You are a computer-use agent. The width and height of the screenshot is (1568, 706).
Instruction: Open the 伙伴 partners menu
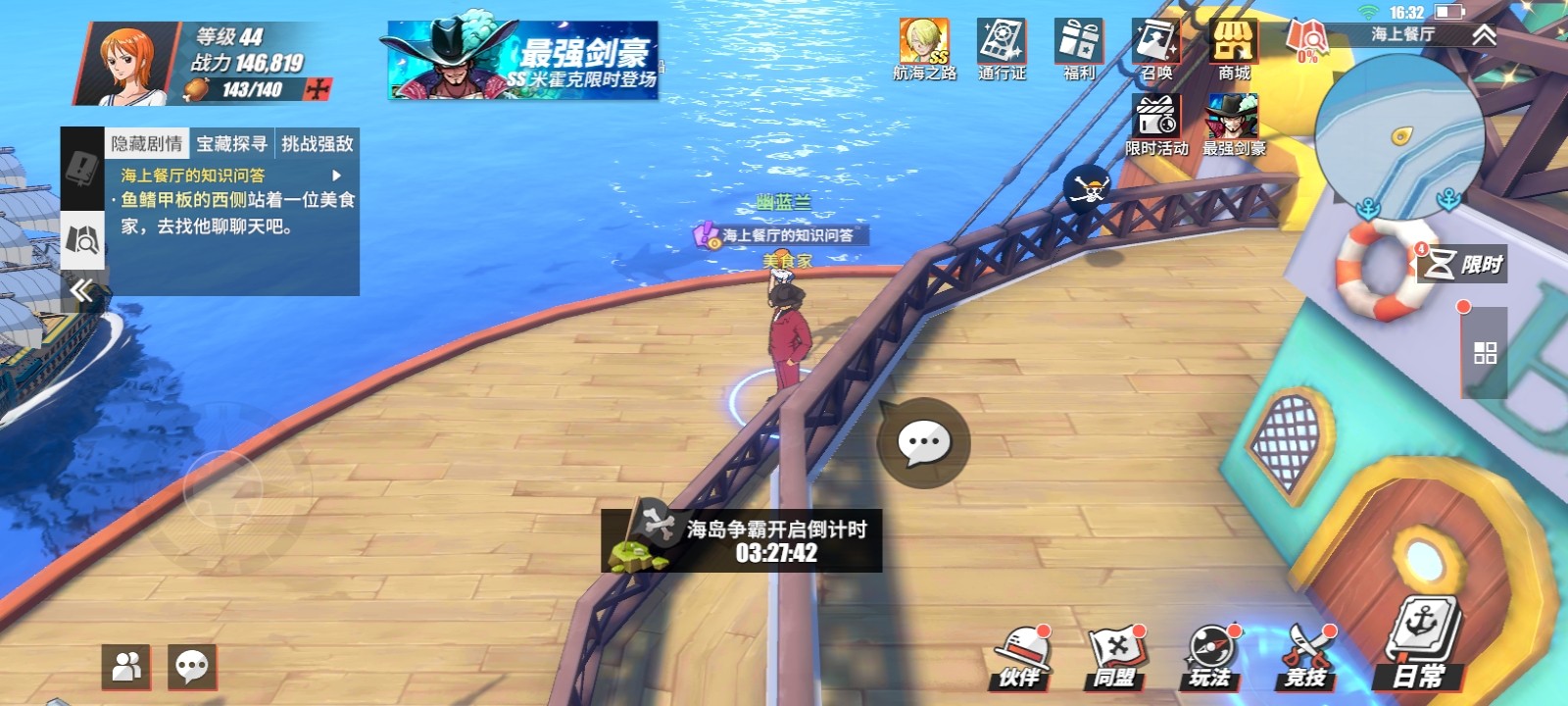click(1022, 652)
